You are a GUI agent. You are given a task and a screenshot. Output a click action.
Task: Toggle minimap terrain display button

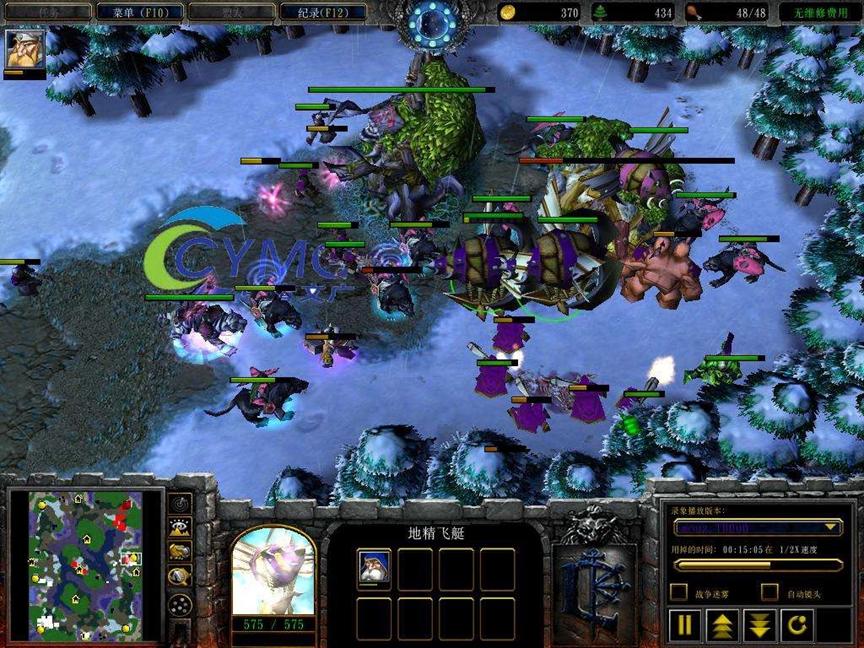tap(180, 528)
